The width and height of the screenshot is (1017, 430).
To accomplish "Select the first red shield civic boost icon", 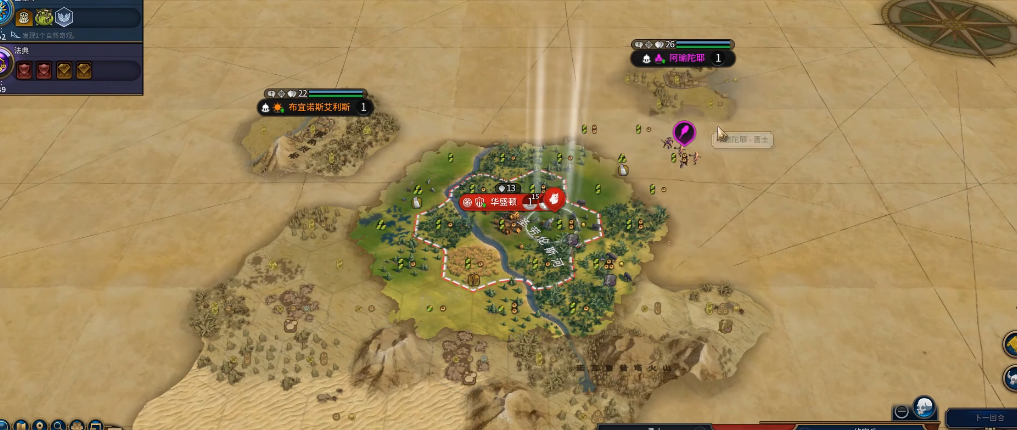I will tap(22, 70).
